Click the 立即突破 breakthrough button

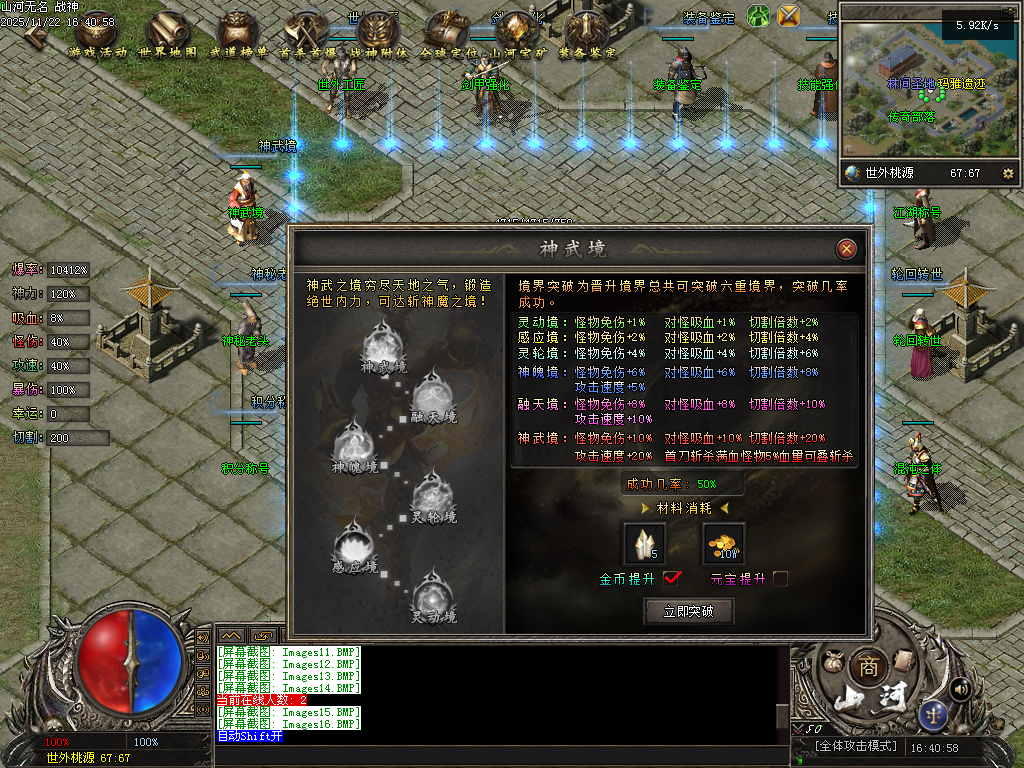[688, 611]
